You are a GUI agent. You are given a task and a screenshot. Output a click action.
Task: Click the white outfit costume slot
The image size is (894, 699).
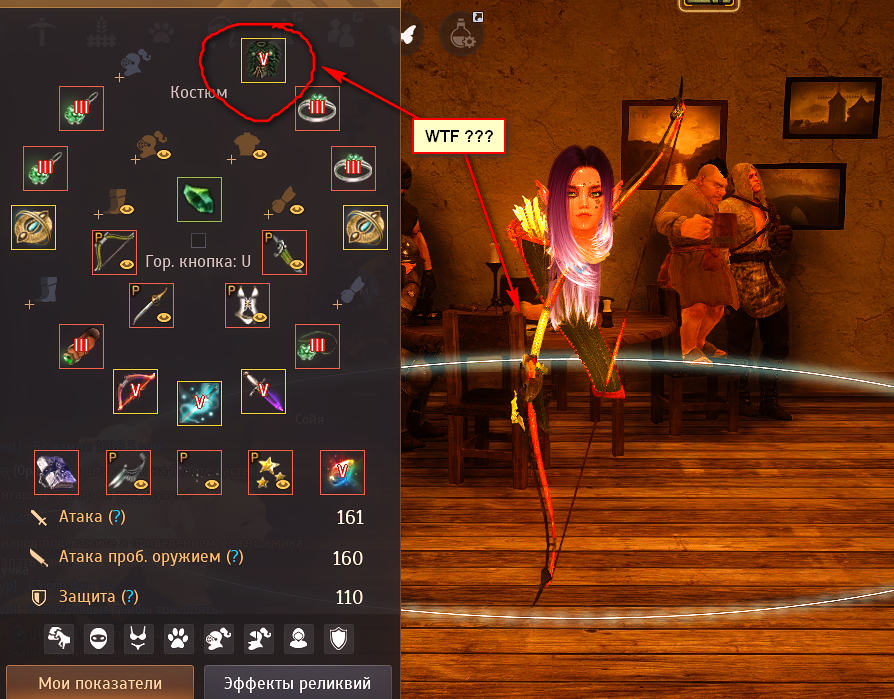point(247,305)
